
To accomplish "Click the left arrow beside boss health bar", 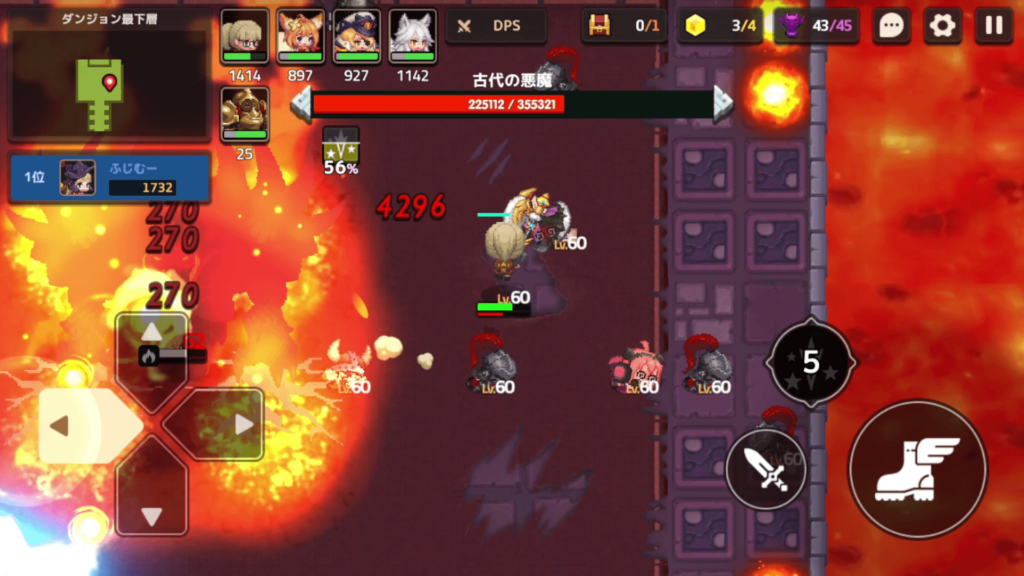I will click(x=300, y=104).
